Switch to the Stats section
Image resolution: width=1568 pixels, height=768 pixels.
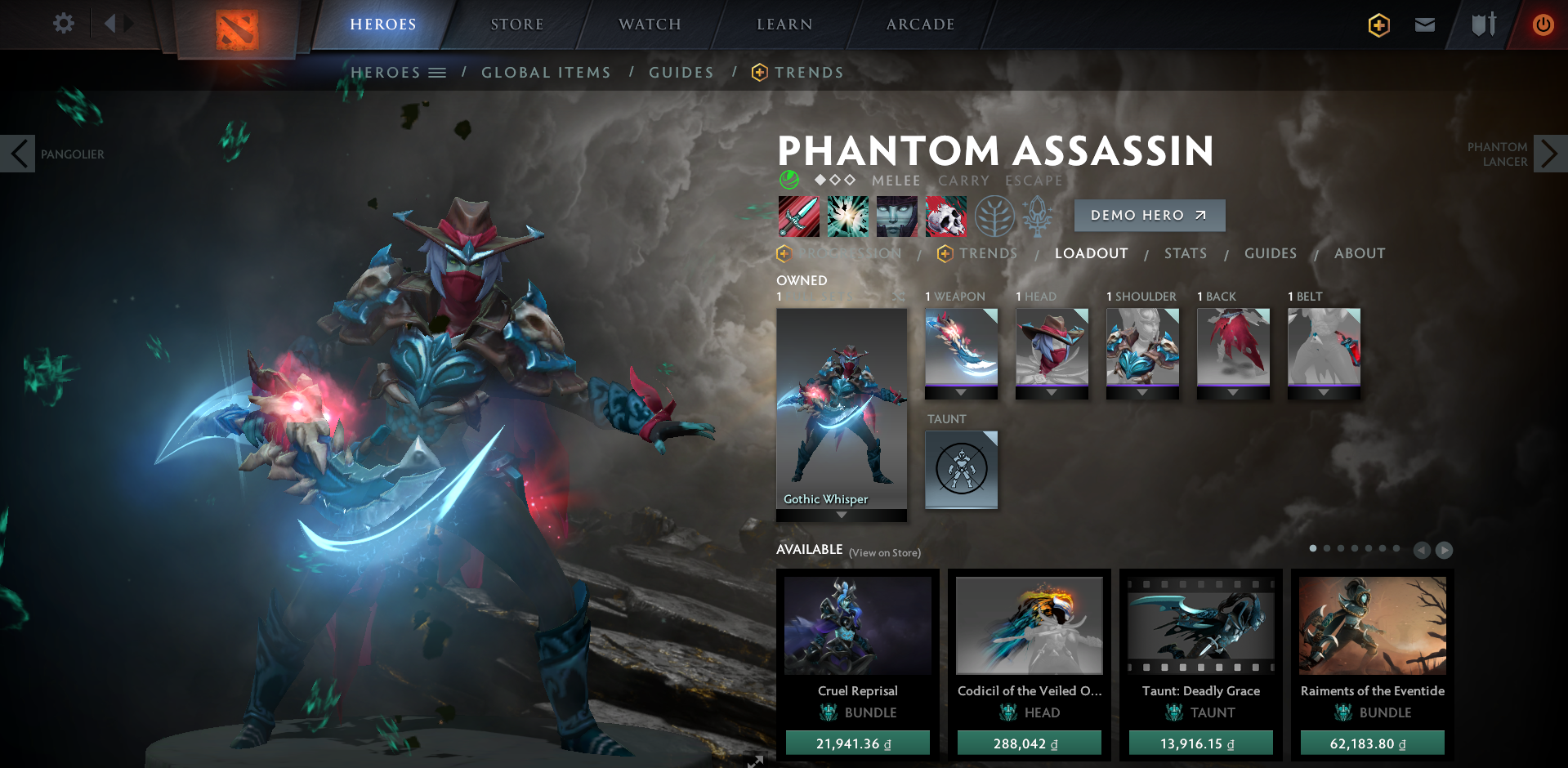[1185, 253]
